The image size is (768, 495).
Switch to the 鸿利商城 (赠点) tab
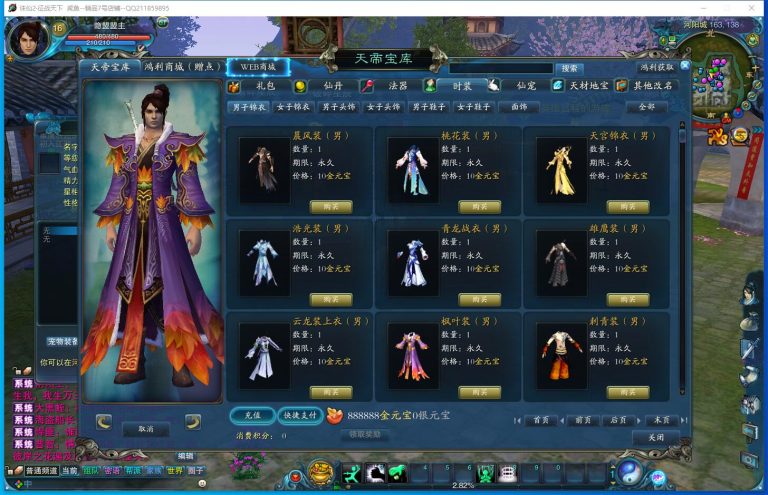coord(182,67)
